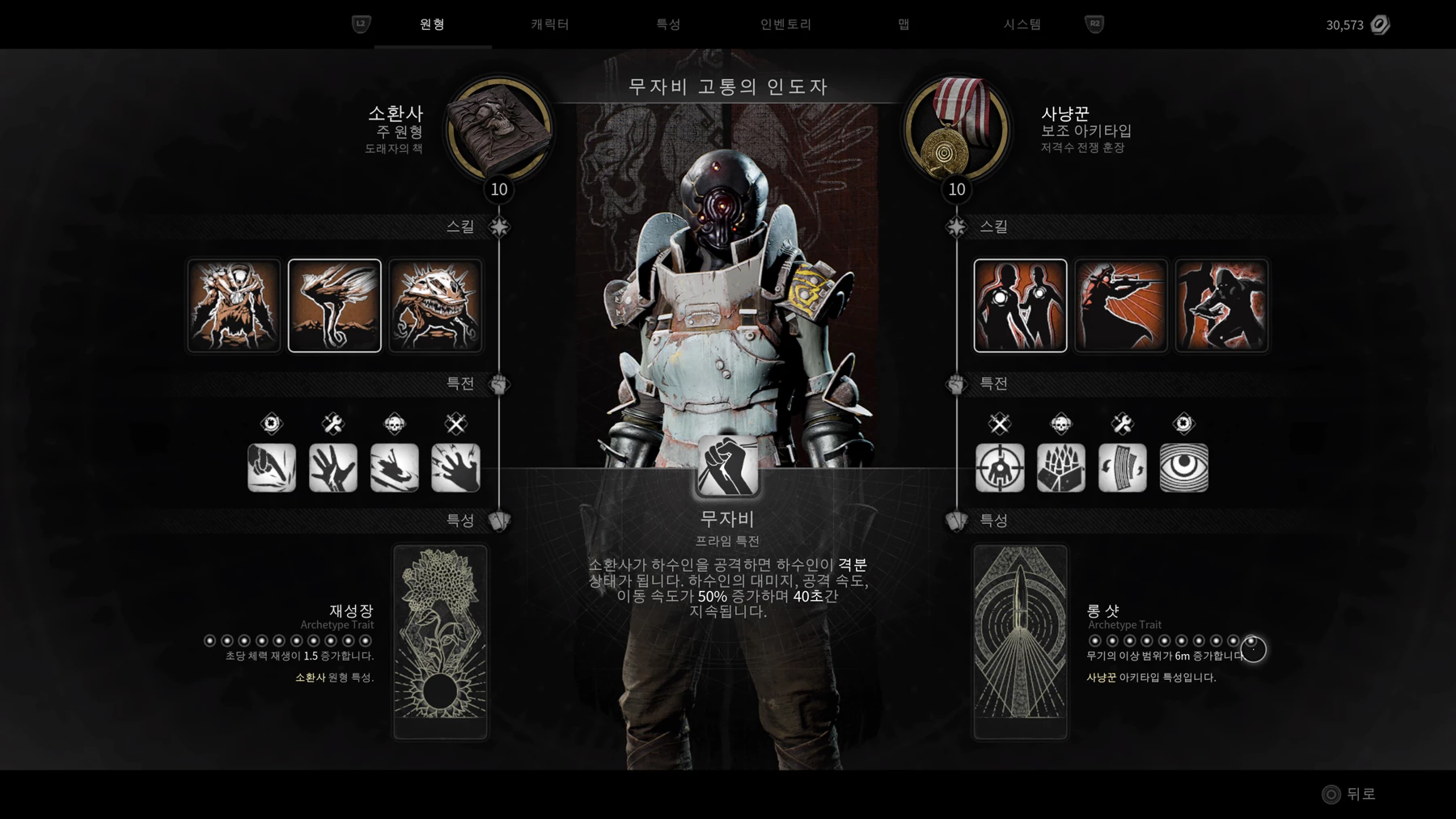Open the 재성장 flower trait card
Image resolution: width=1456 pixels, height=819 pixels.
coord(440,641)
